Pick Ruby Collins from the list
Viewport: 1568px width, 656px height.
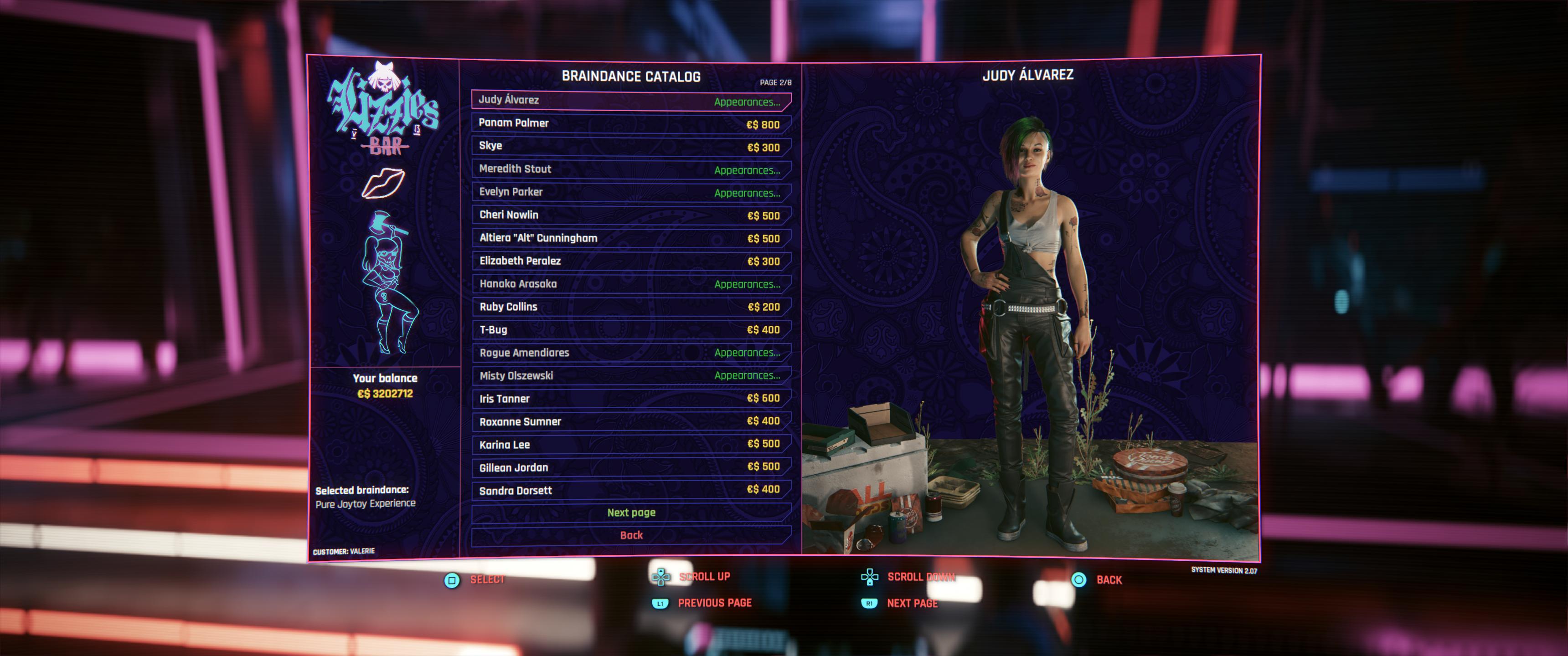[630, 307]
